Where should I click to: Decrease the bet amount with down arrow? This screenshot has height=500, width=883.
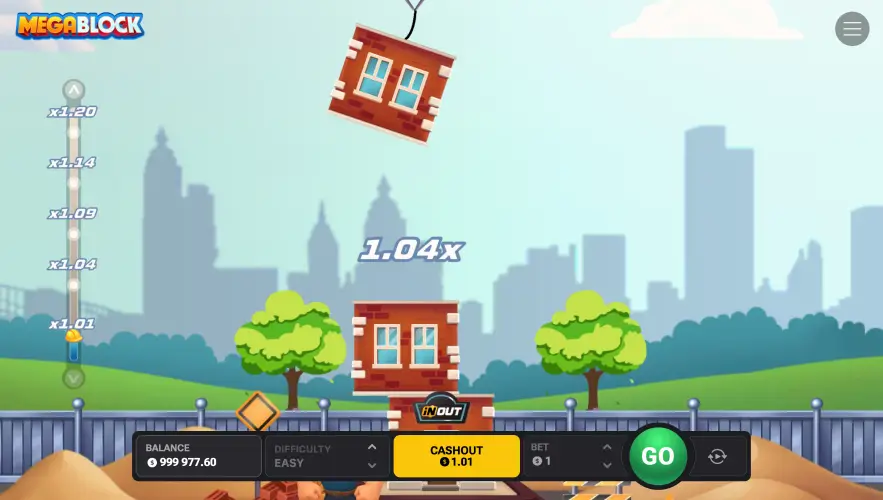[x=606, y=465]
